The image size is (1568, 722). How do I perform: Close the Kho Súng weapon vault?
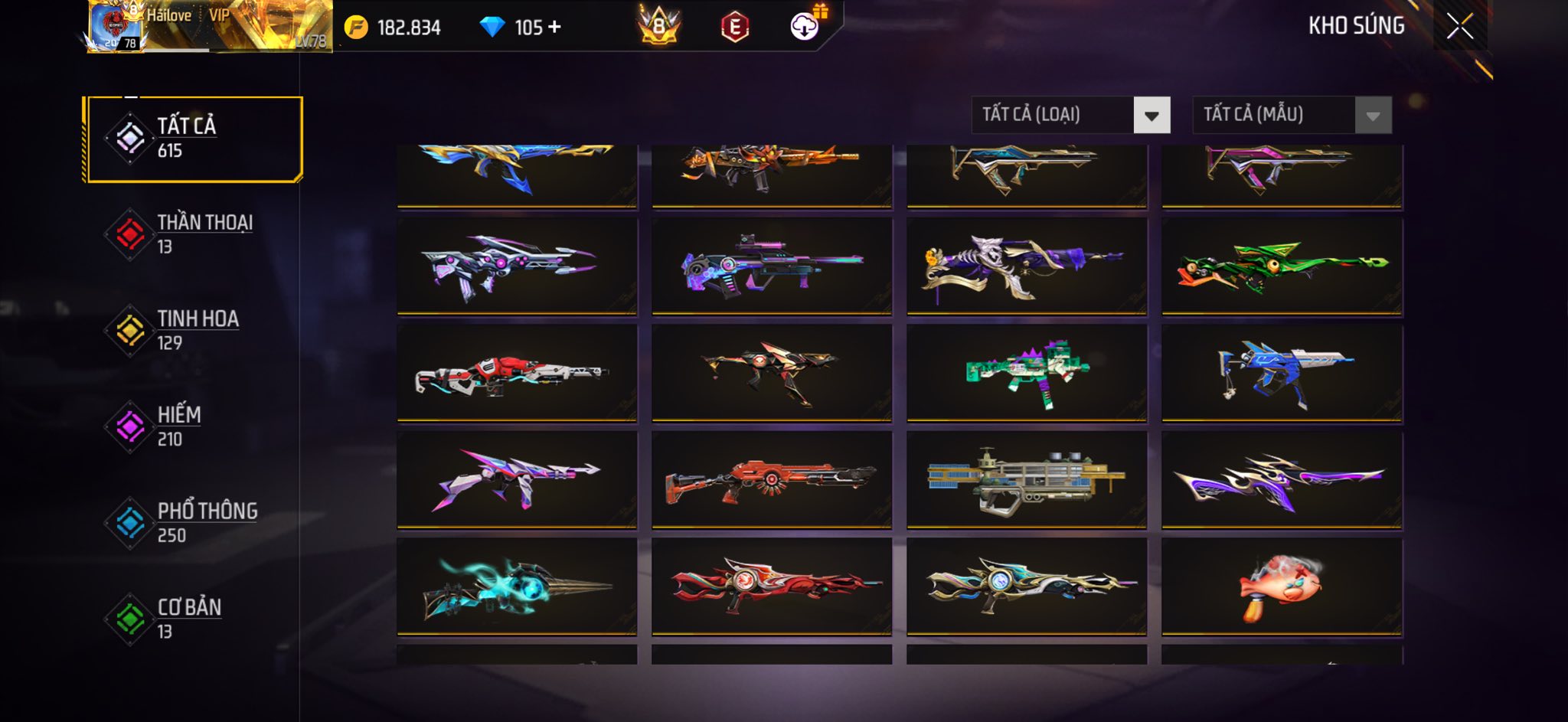tap(1459, 26)
